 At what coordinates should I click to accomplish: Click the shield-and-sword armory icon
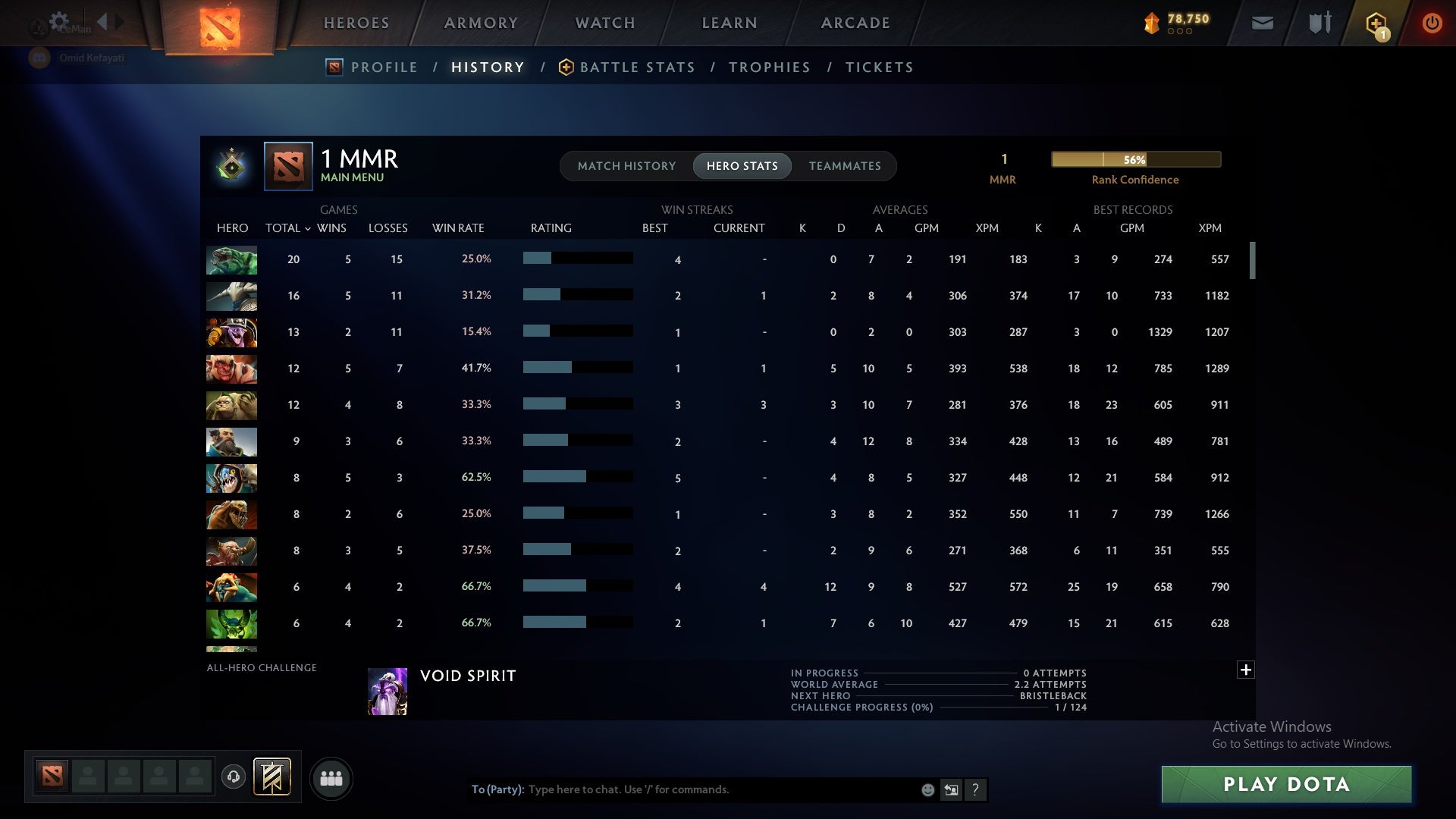(1319, 23)
